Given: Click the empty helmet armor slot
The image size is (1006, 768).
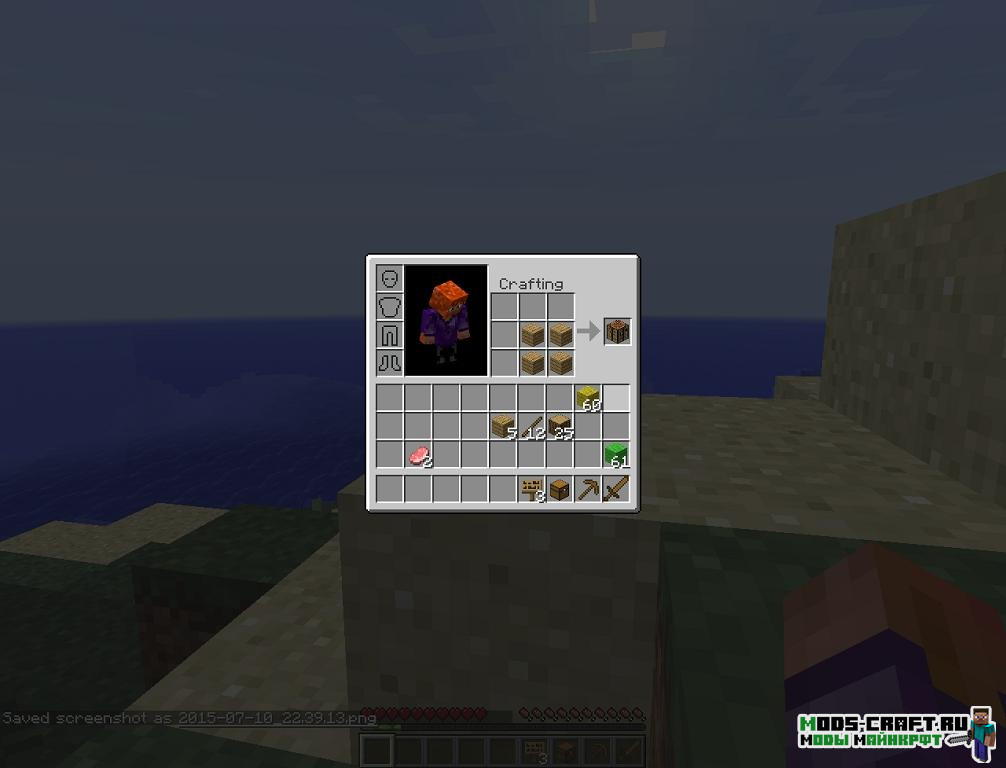Looking at the screenshot, I should tap(390, 278).
